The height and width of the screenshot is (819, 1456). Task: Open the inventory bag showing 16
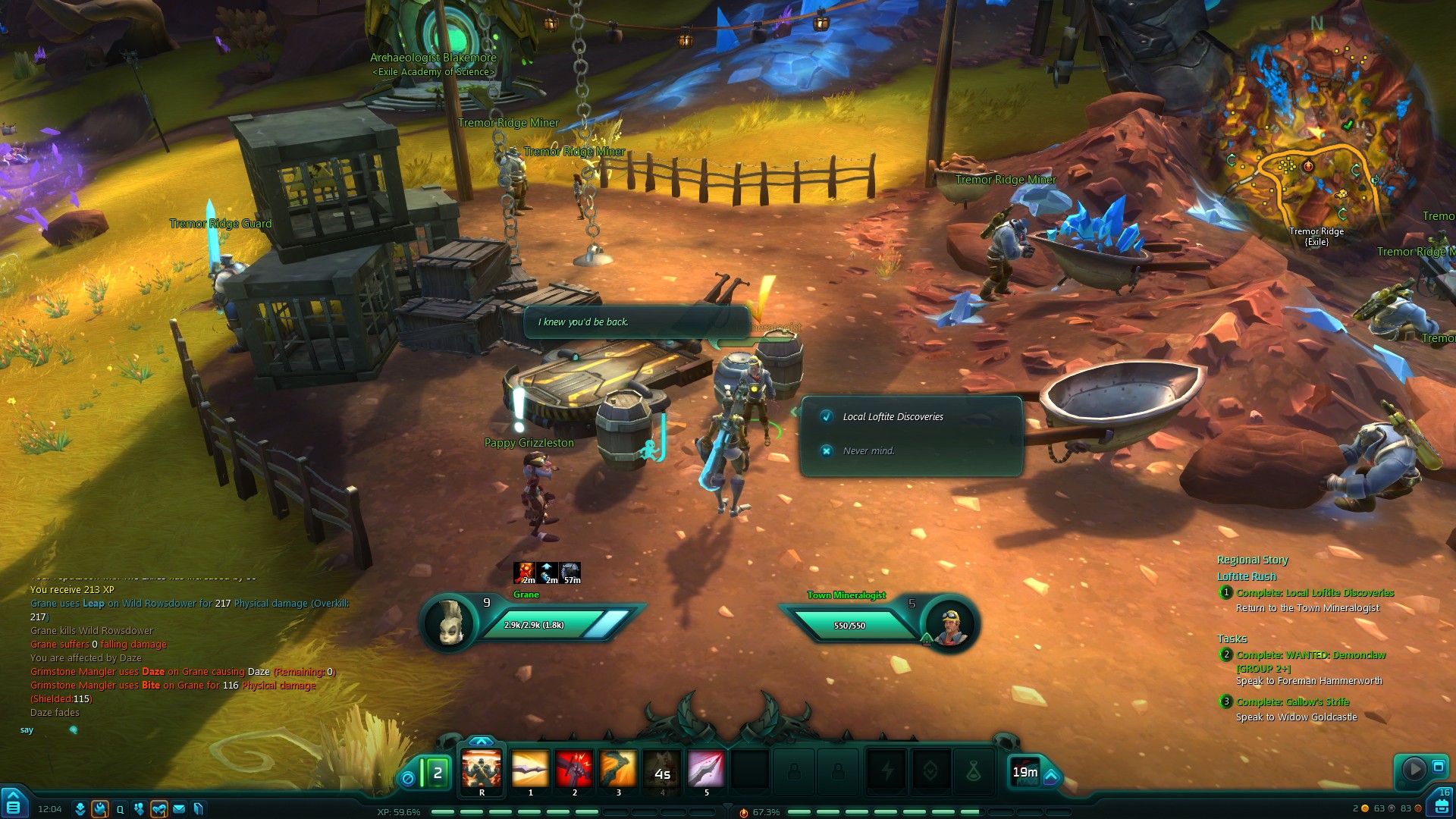point(1441,804)
